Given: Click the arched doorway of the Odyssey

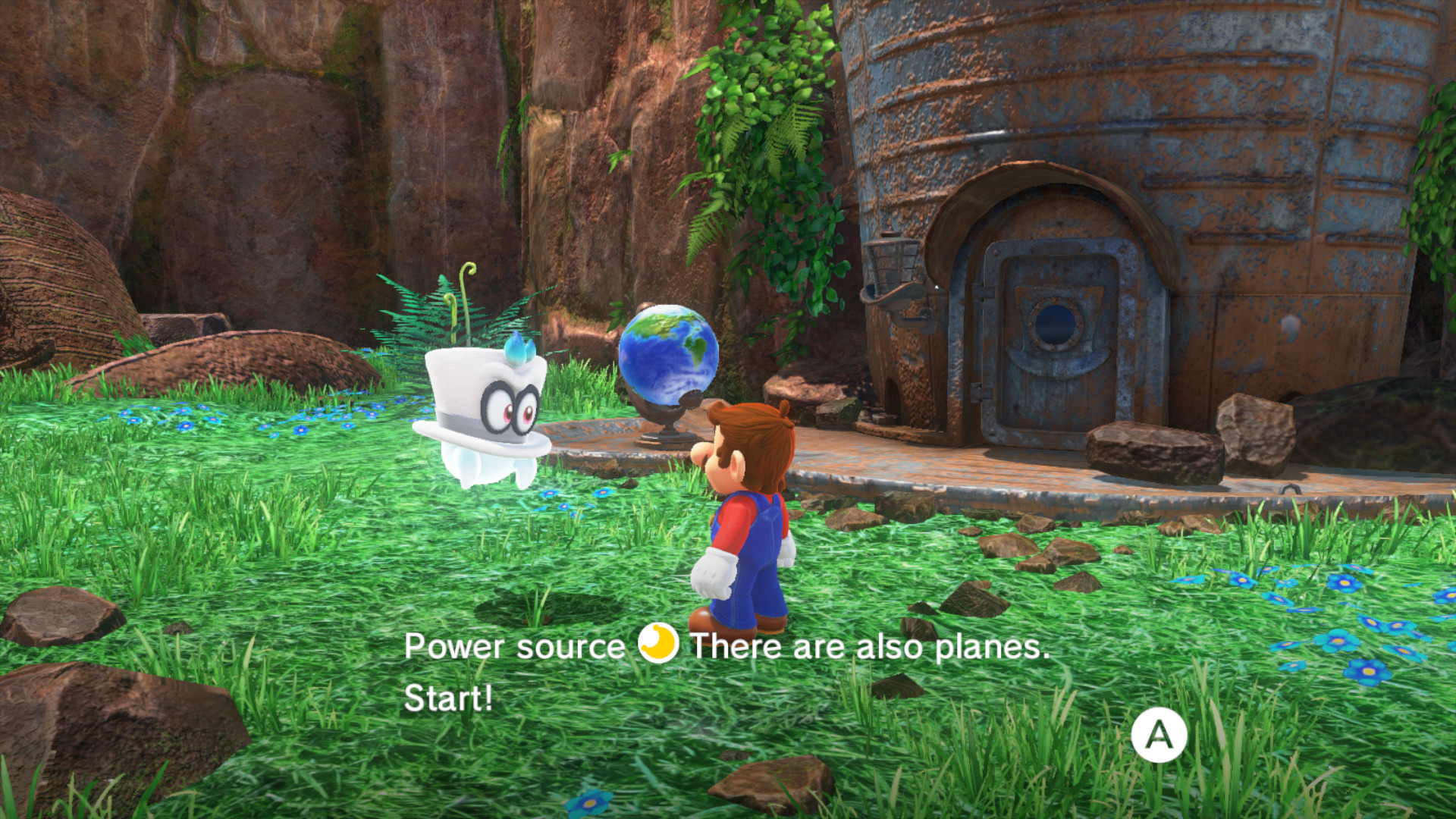Looking at the screenshot, I should [x=1054, y=227].
